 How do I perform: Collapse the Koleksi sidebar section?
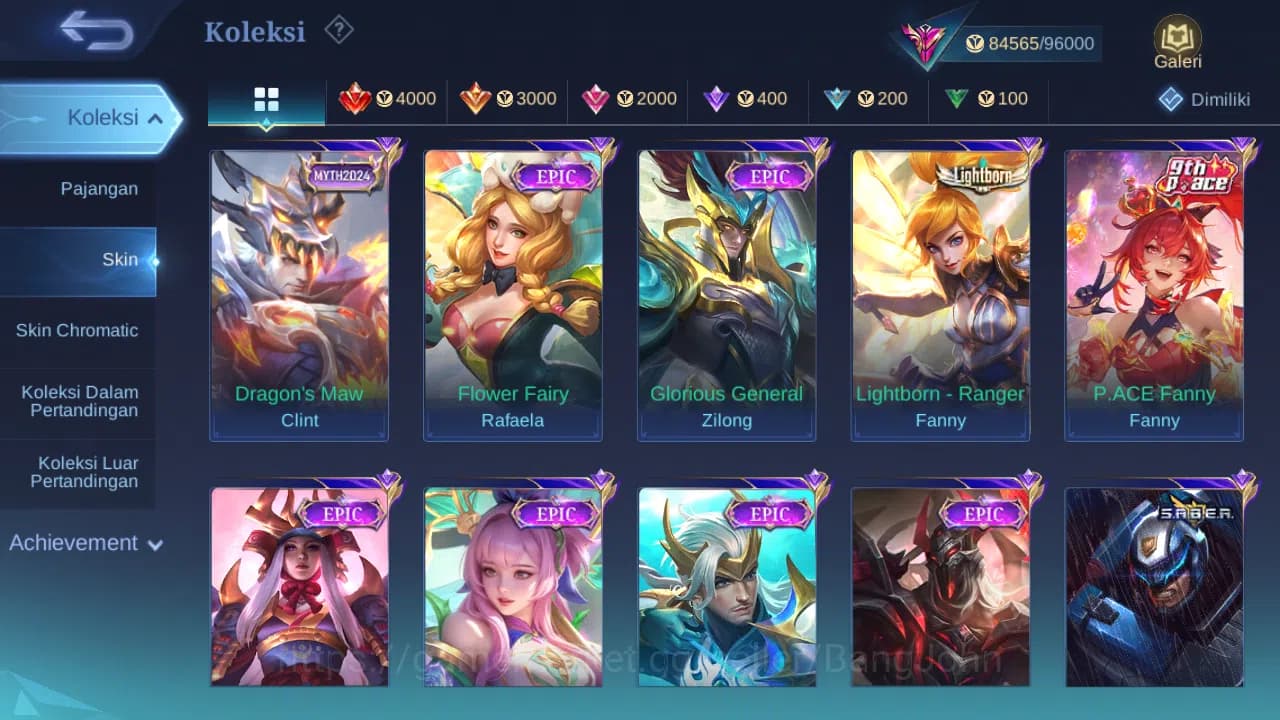click(x=95, y=117)
